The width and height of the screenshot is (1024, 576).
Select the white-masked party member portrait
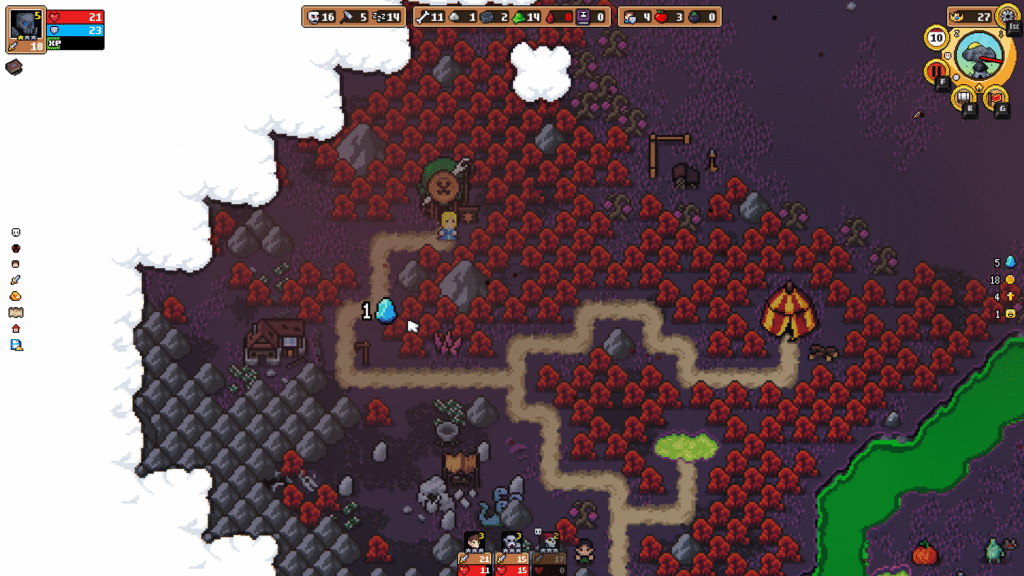(x=512, y=543)
